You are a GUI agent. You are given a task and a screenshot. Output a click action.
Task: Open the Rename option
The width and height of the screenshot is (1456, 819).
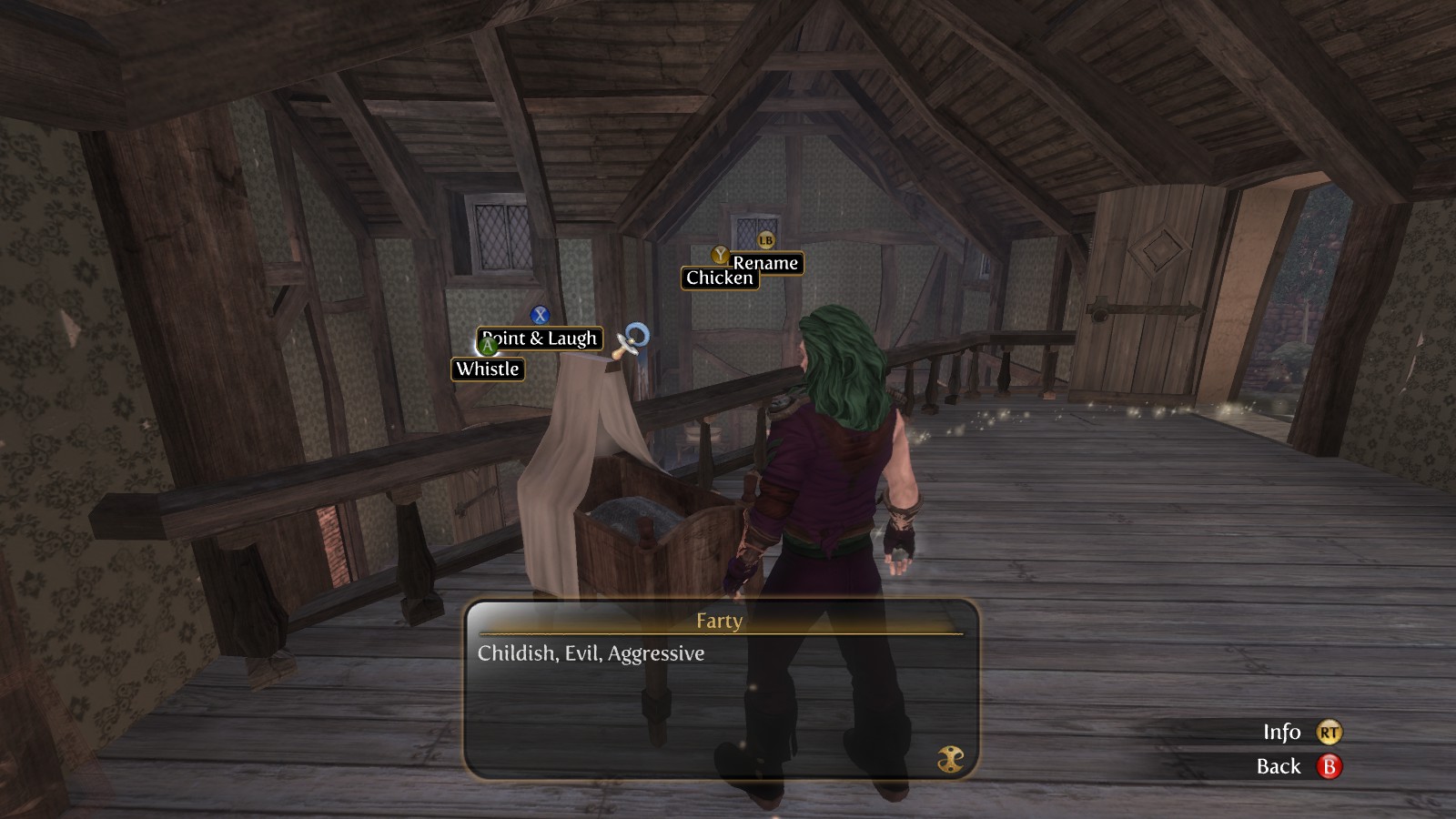767,264
